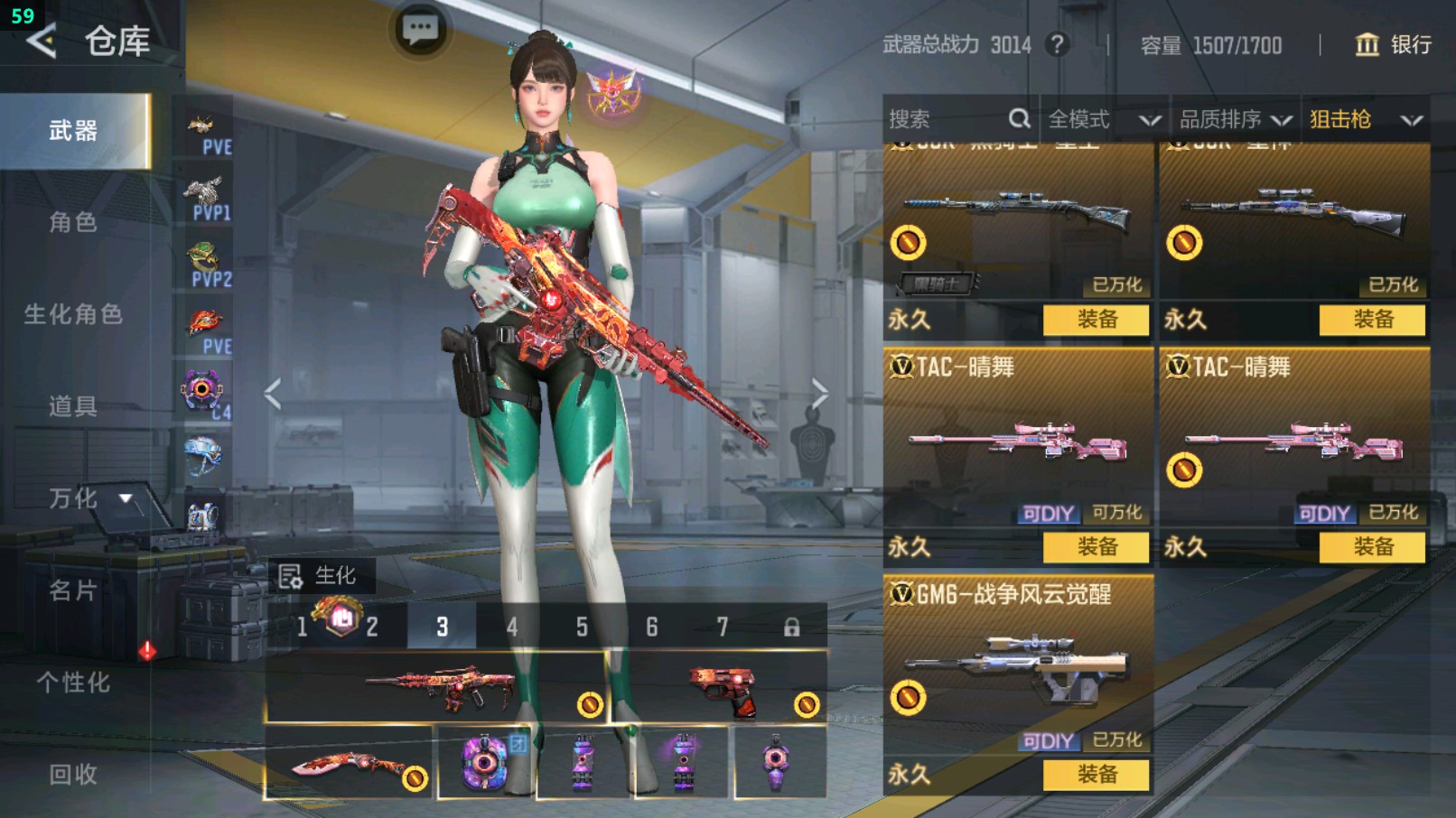Go back using the arrow beside 仓库
Viewport: 1456px width, 818px height.
(42, 41)
